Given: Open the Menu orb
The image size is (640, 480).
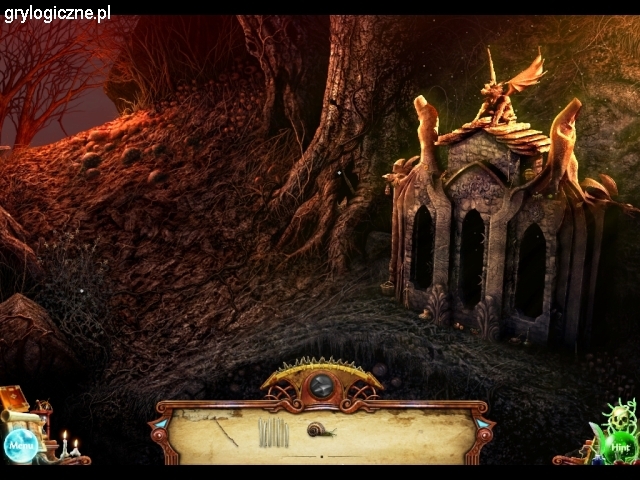Looking at the screenshot, I should [x=20, y=444].
